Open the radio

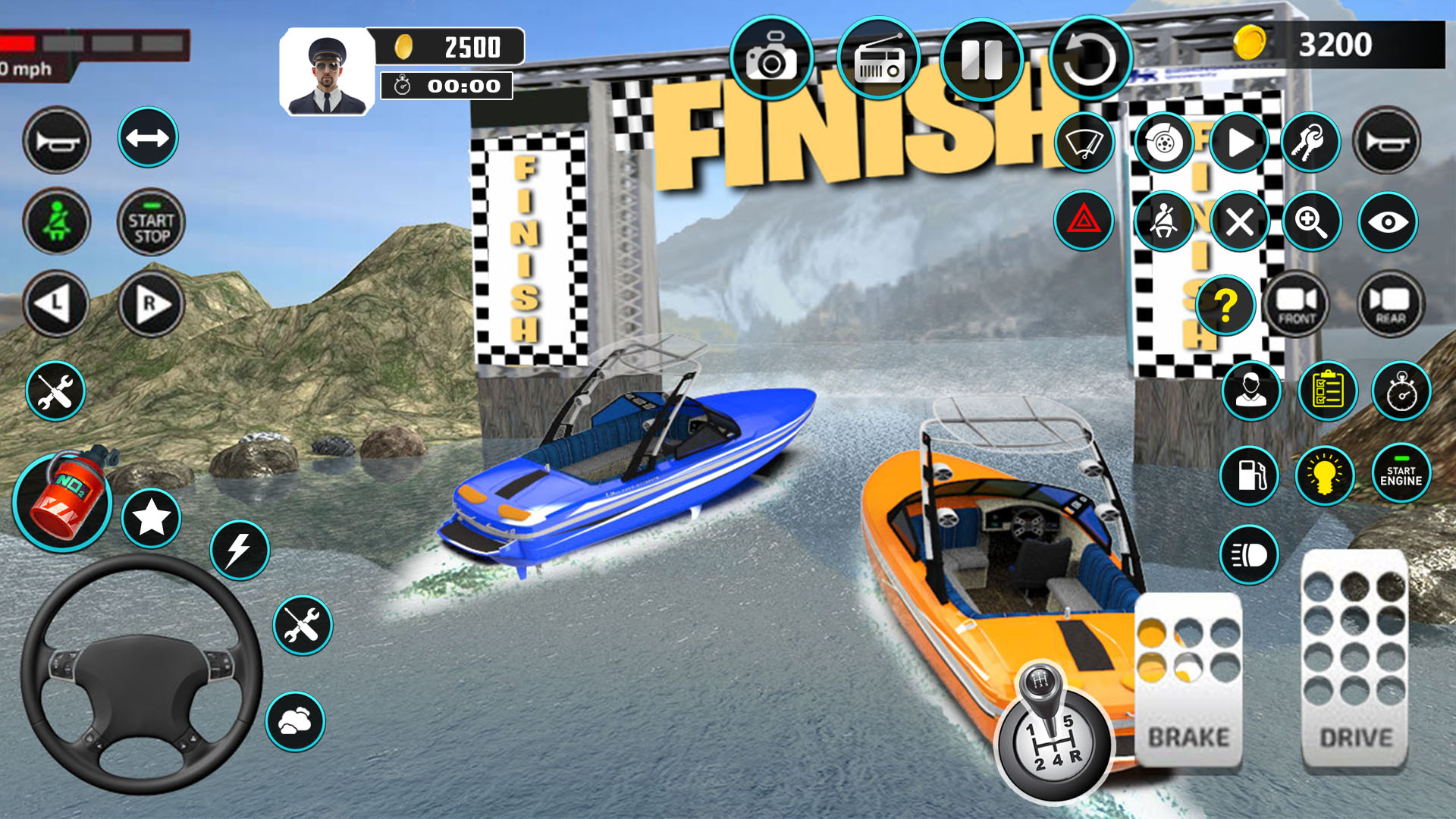click(x=878, y=60)
